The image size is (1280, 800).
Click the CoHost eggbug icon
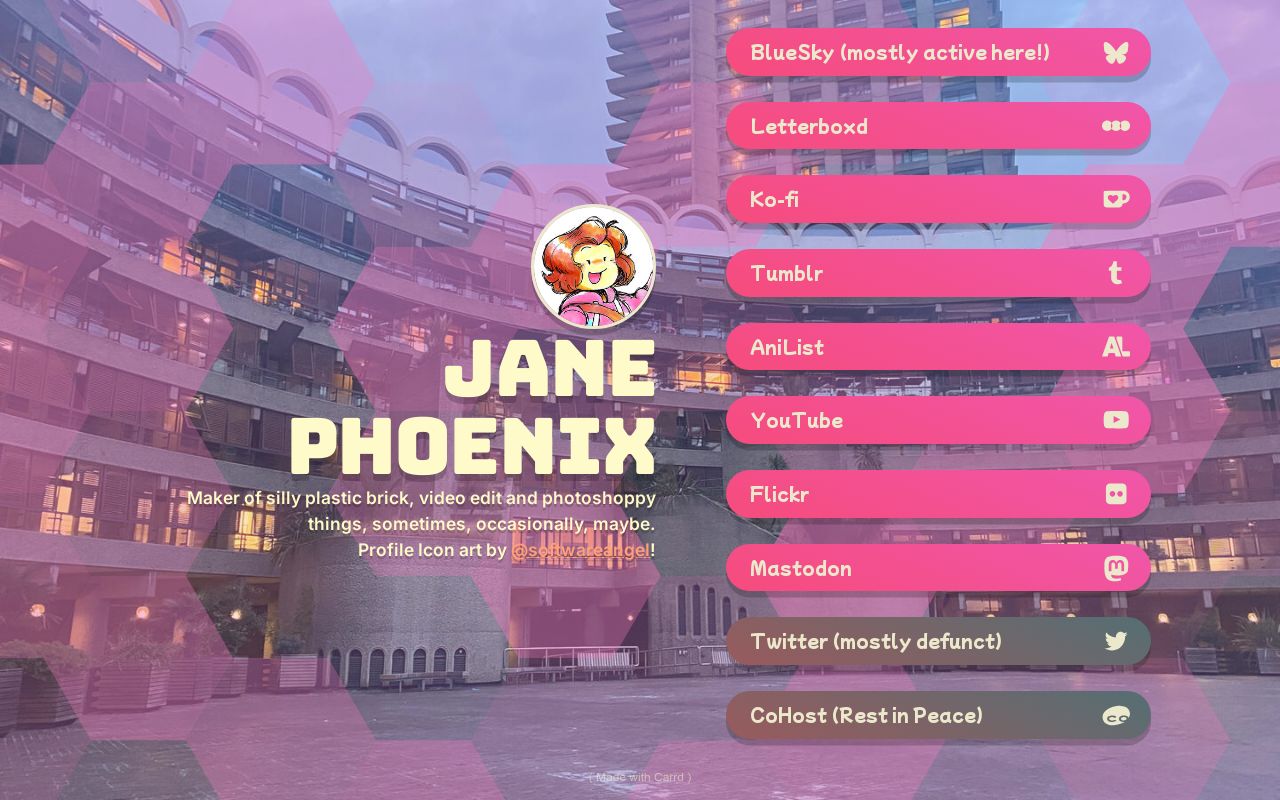(x=1116, y=715)
